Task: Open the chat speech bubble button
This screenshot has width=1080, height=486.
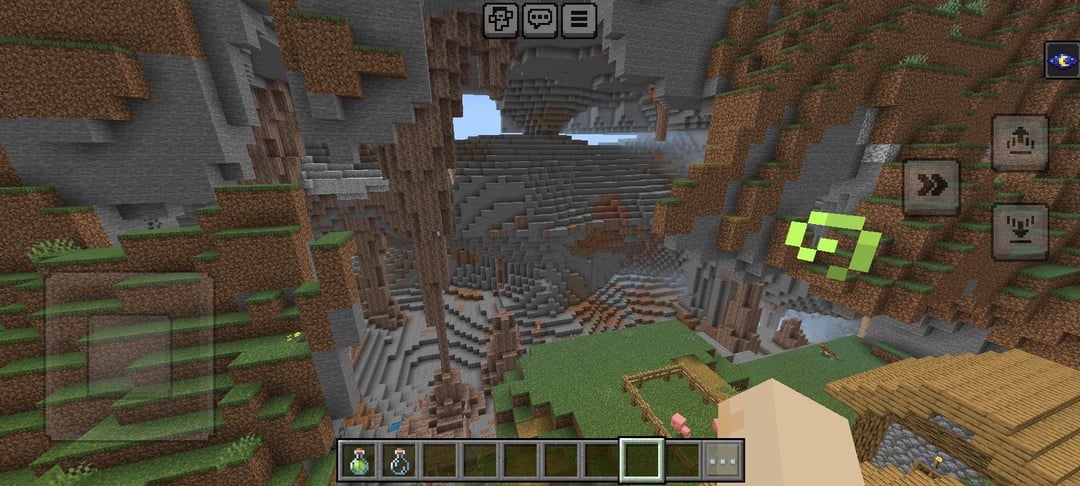Action: coord(540,19)
